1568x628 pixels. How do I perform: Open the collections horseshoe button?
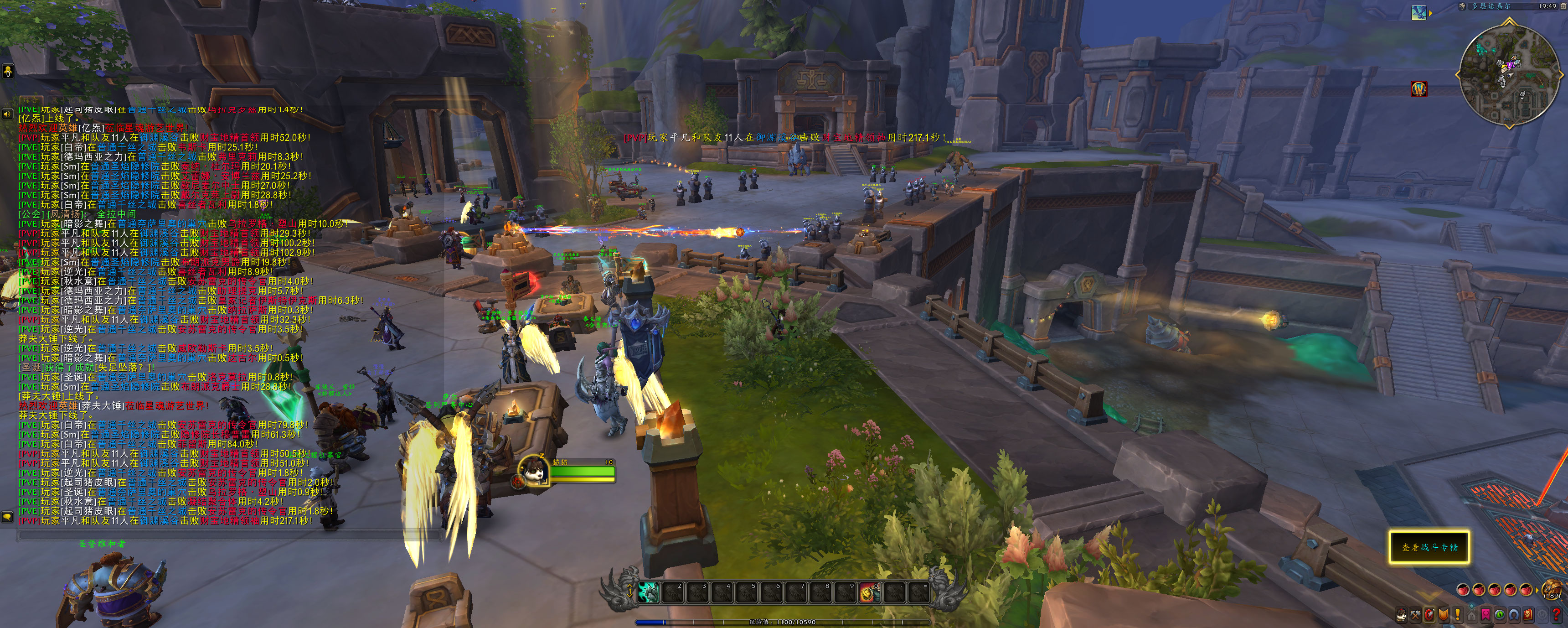[1514, 615]
